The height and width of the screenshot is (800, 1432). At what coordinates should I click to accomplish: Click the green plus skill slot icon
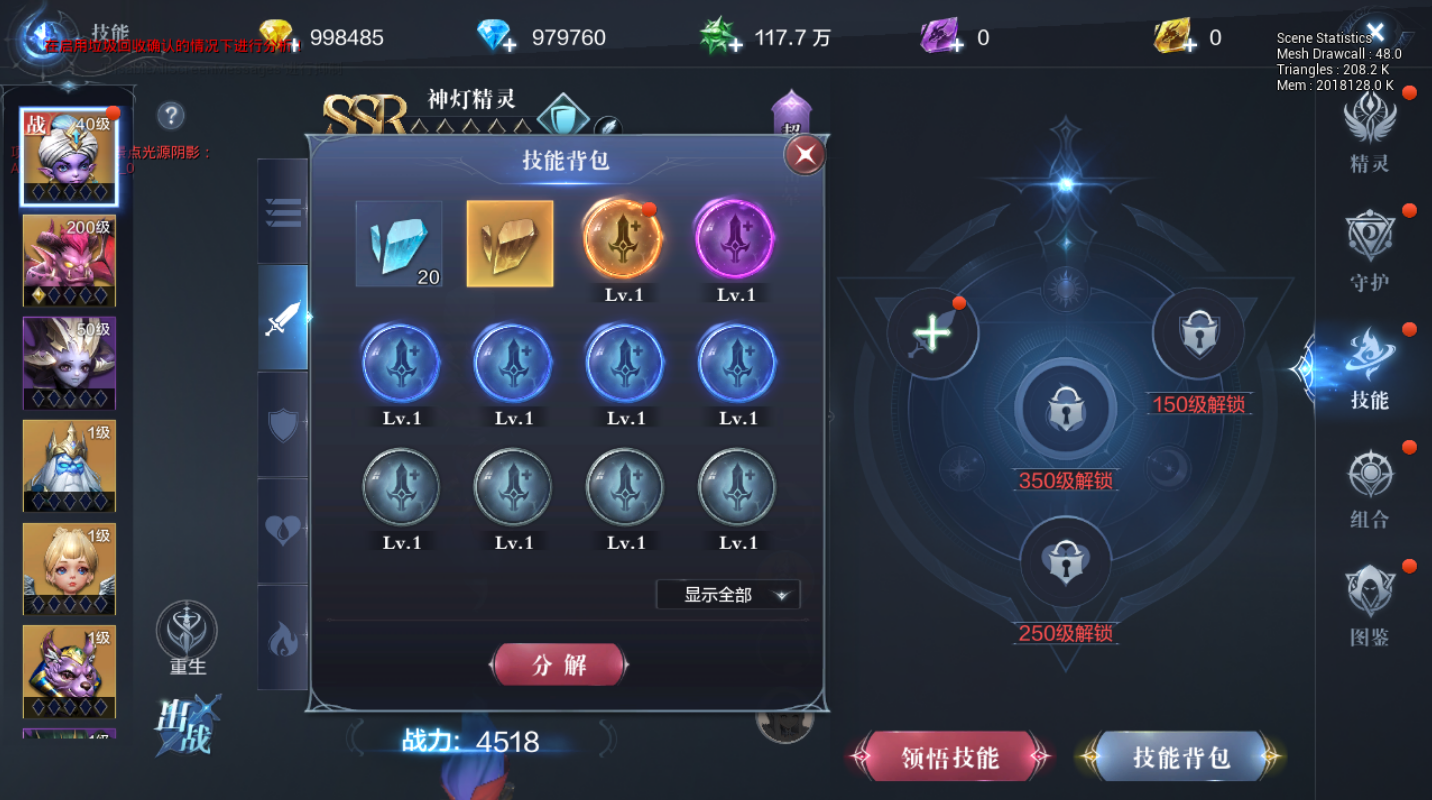[x=932, y=333]
